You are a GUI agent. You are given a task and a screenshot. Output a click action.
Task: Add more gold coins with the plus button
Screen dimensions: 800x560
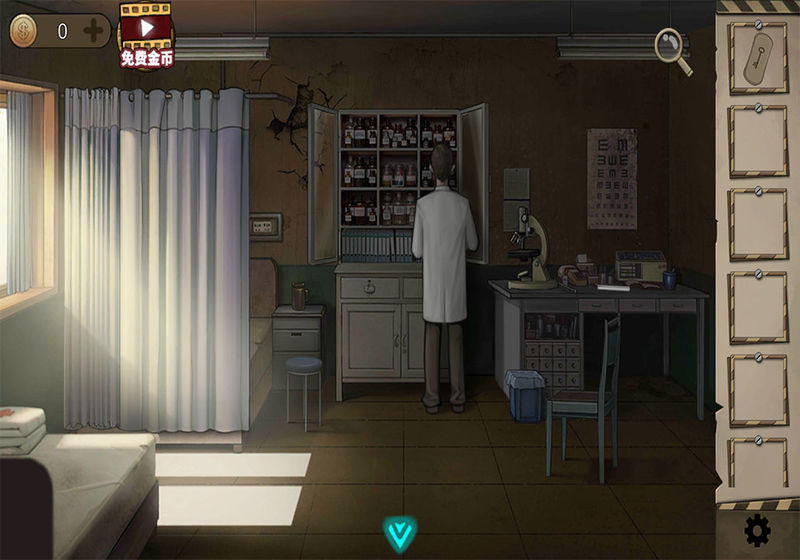click(93, 31)
